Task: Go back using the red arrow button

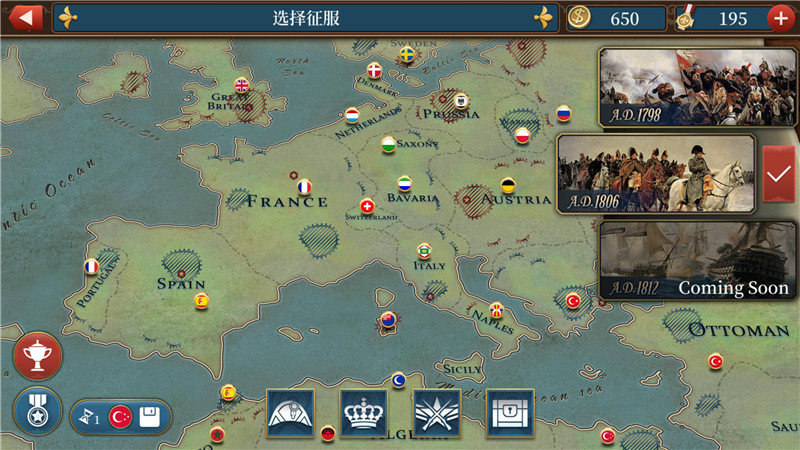Action: coord(24,17)
